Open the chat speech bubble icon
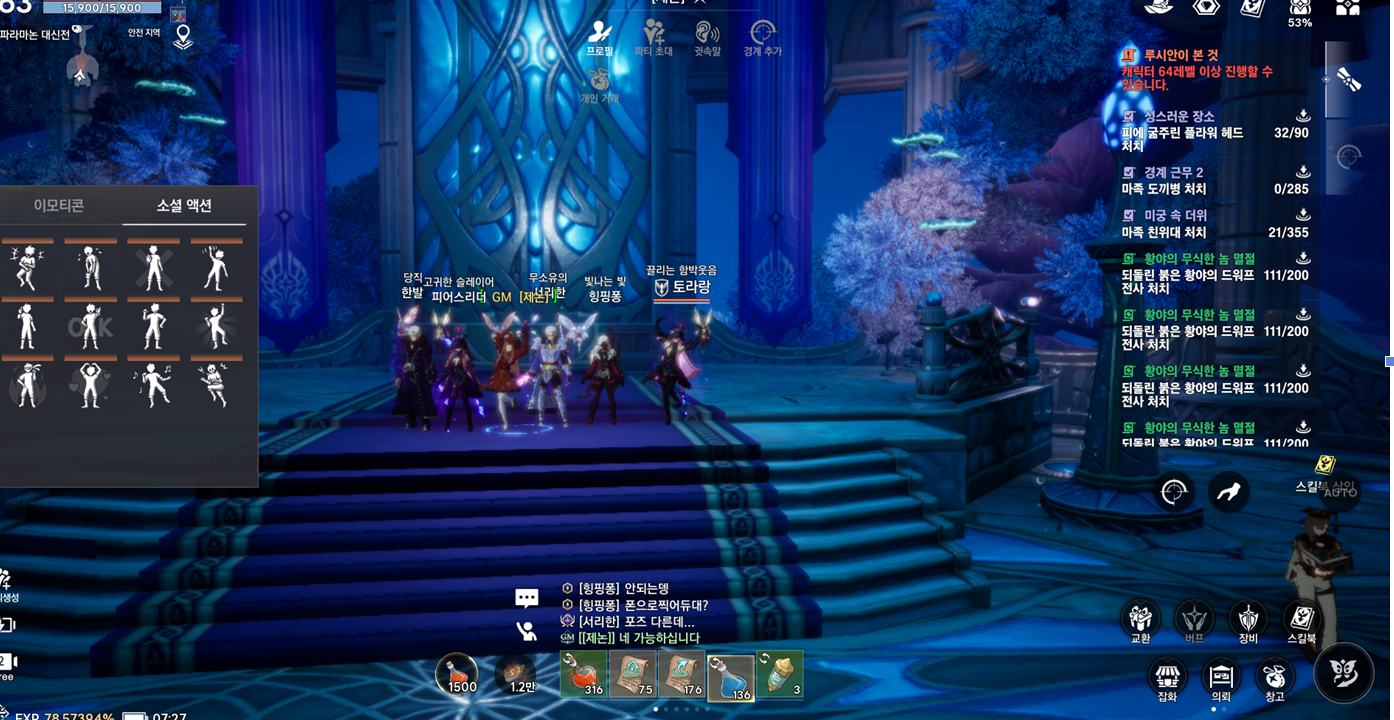The image size is (1394, 720). point(527,598)
